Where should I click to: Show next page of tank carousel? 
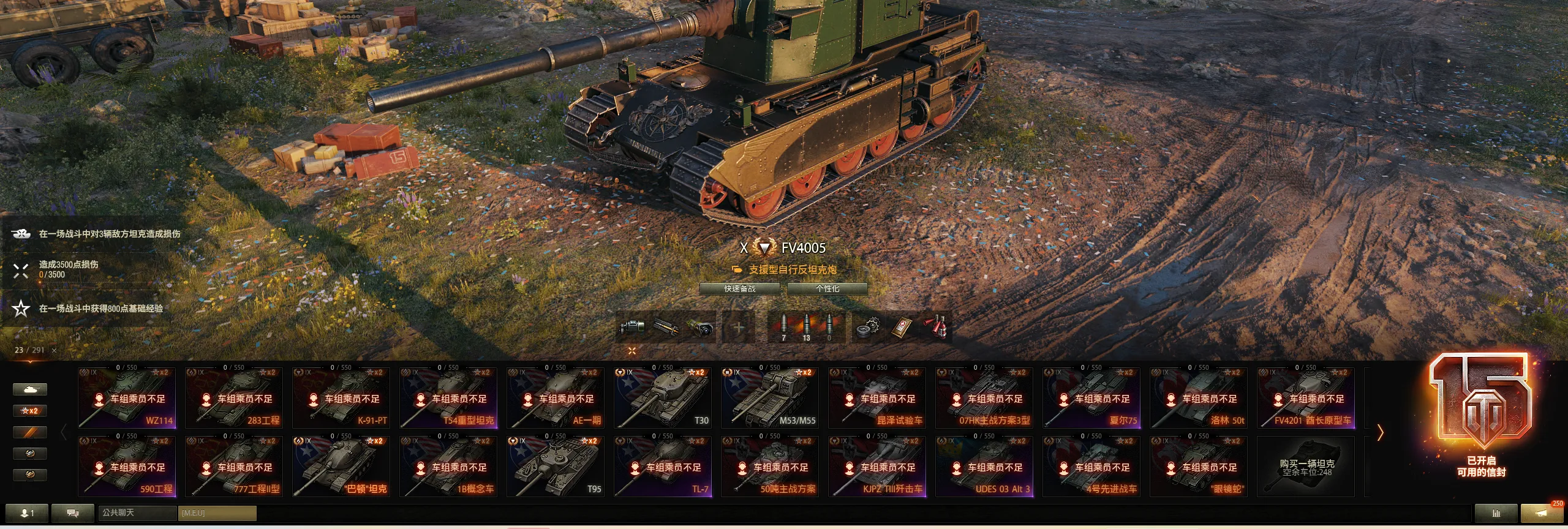coord(1381,433)
